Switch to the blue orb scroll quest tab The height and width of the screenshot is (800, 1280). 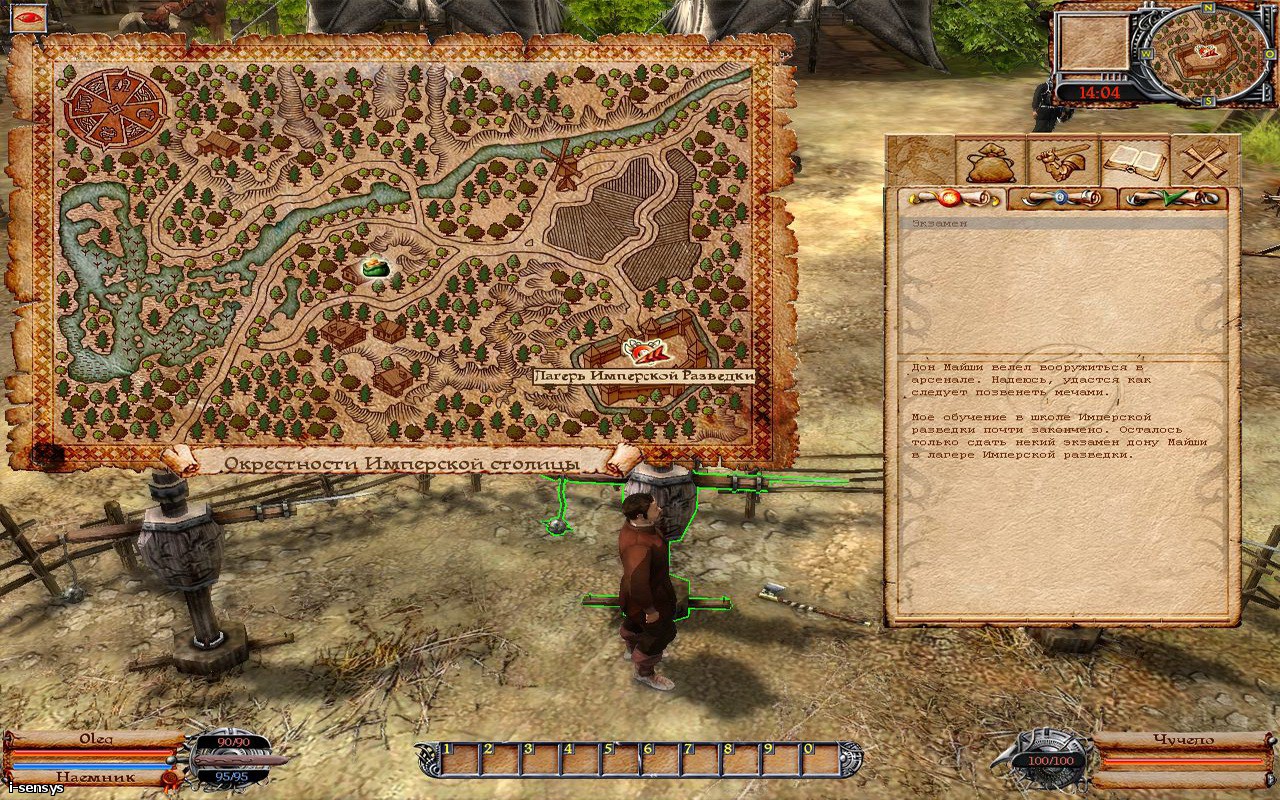pos(1061,198)
